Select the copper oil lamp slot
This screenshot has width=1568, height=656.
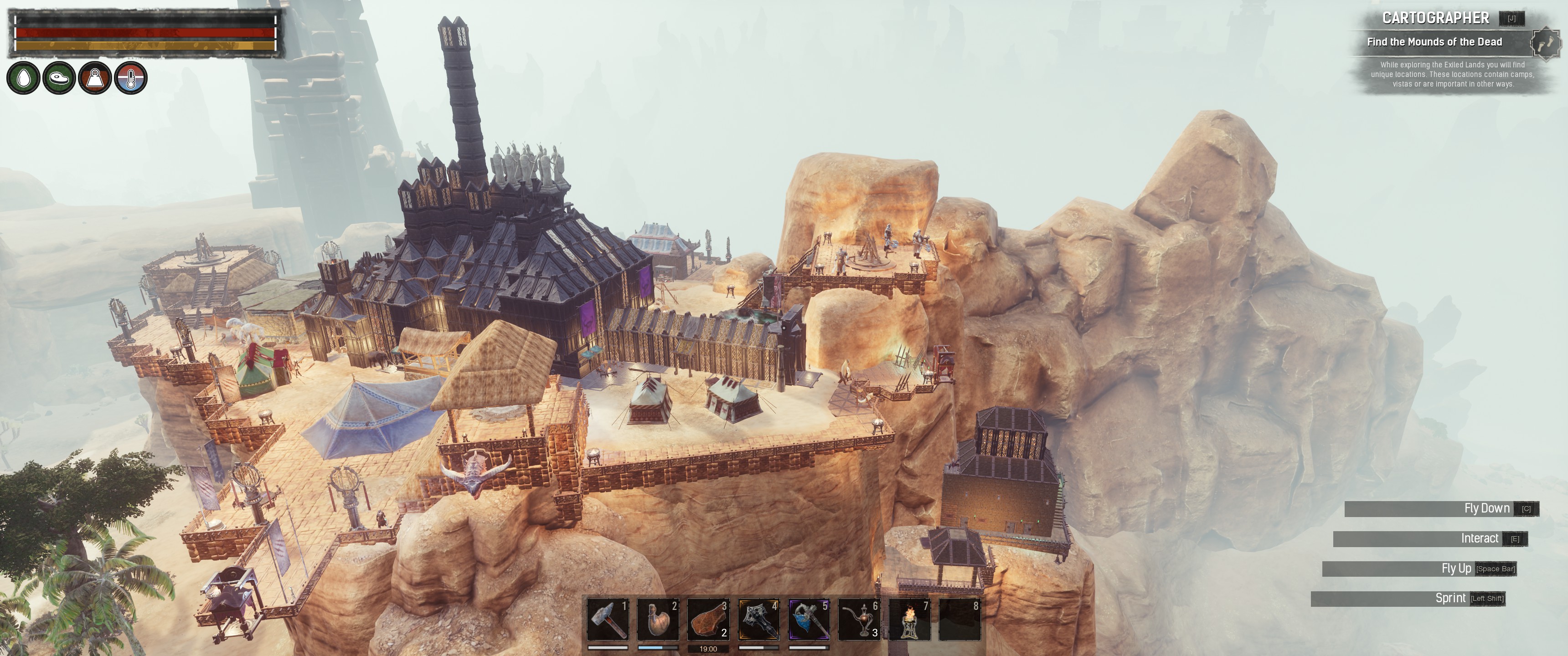click(859, 620)
